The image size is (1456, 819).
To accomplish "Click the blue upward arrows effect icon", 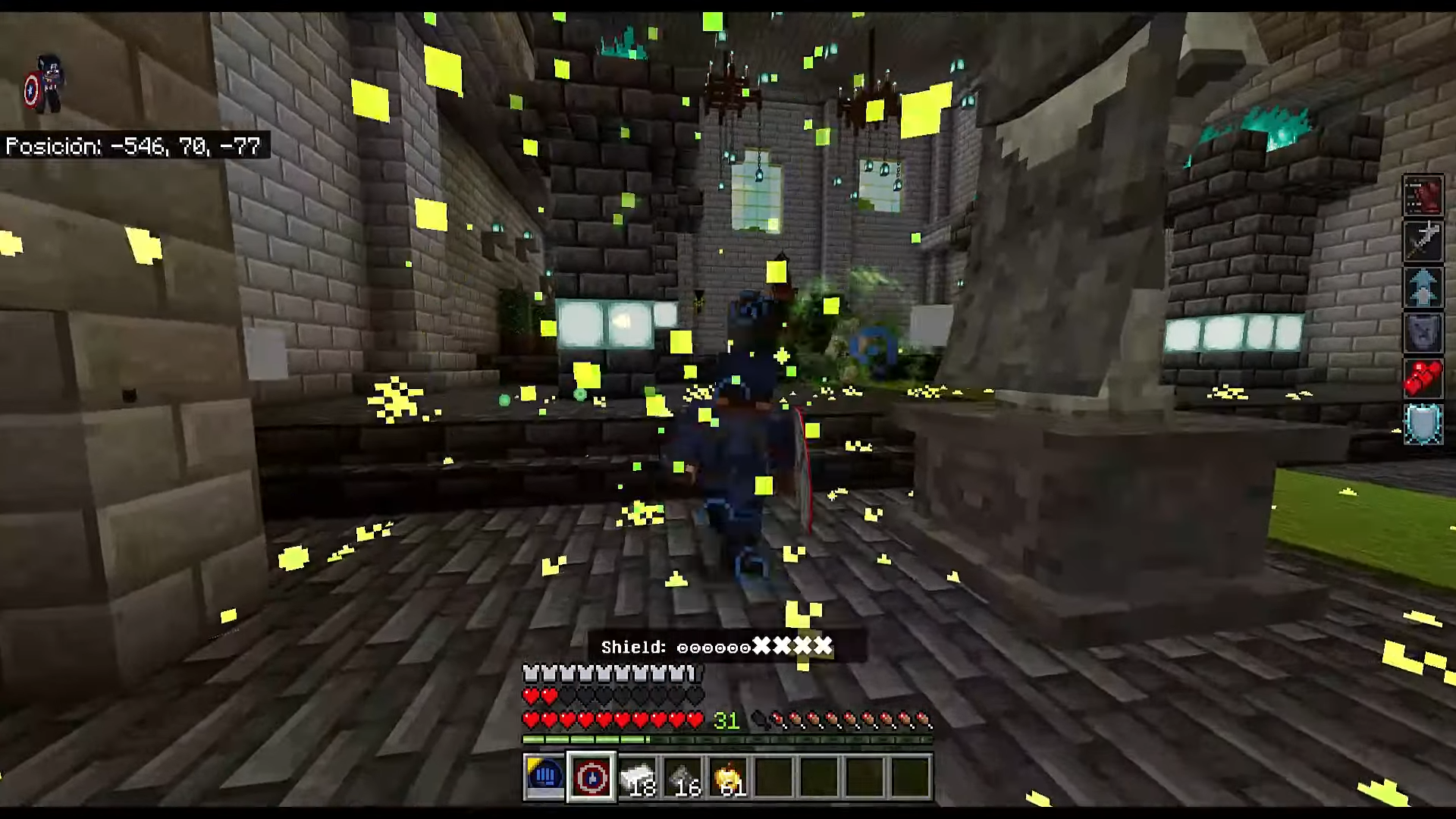I will click(1423, 287).
